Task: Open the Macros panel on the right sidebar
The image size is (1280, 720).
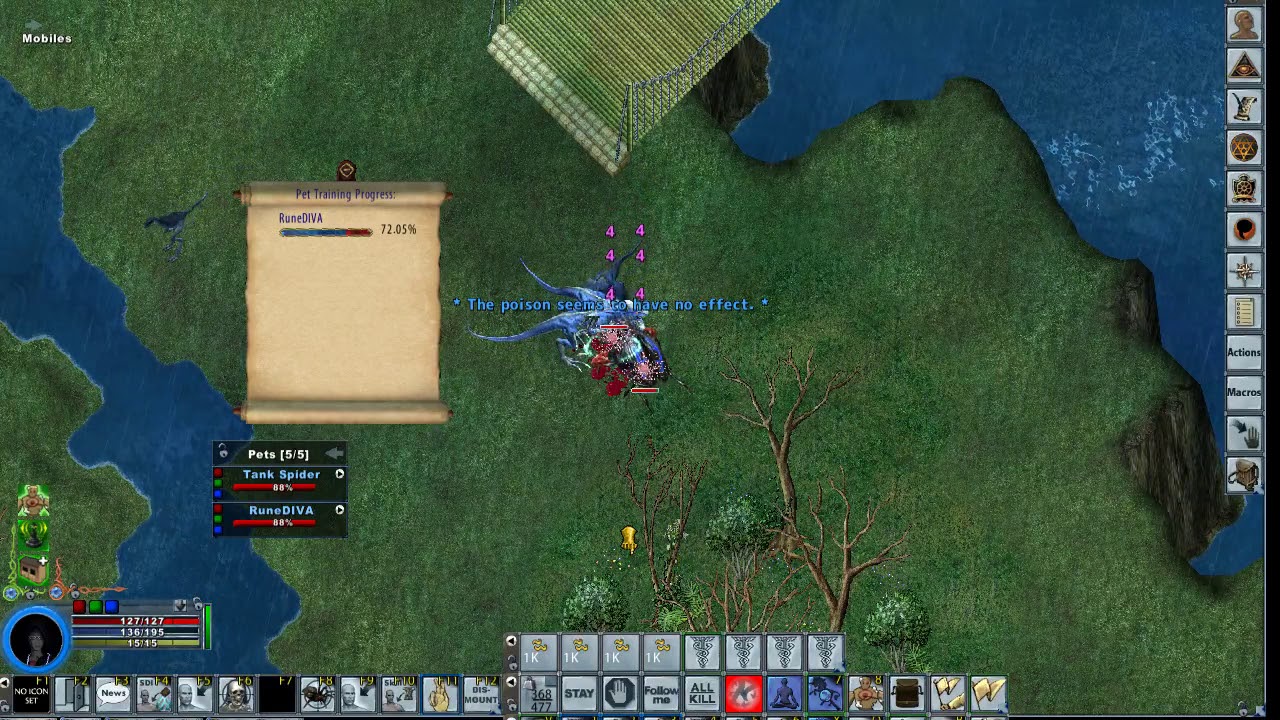Action: [x=1243, y=392]
